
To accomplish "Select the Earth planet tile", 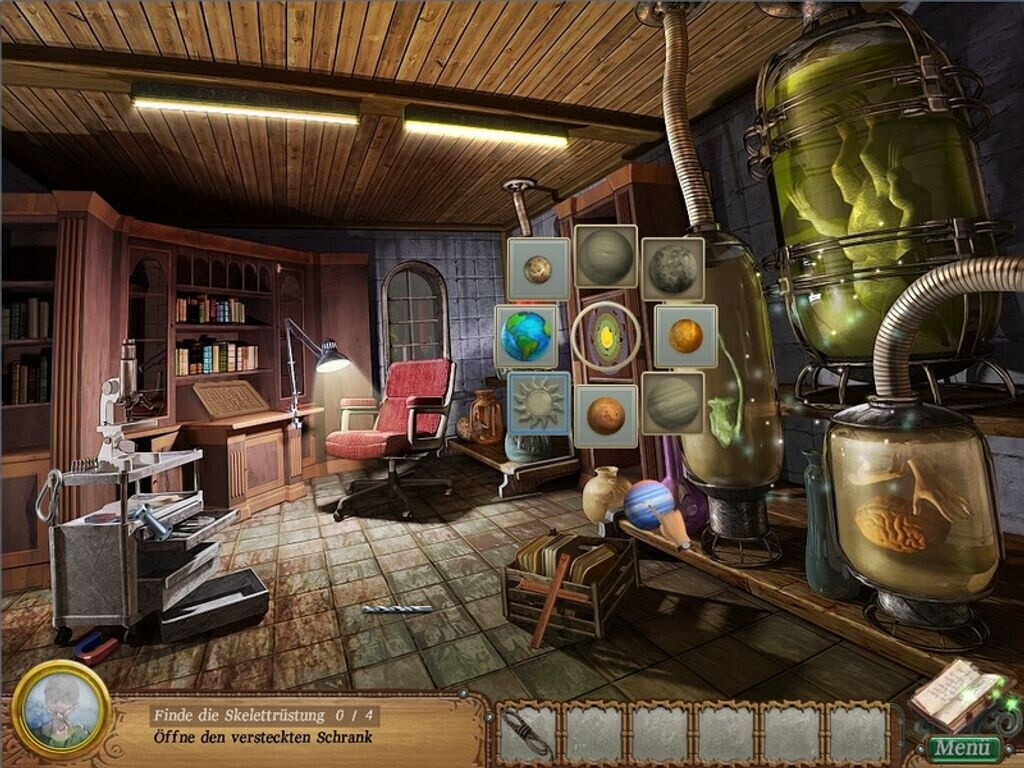I will point(526,336).
